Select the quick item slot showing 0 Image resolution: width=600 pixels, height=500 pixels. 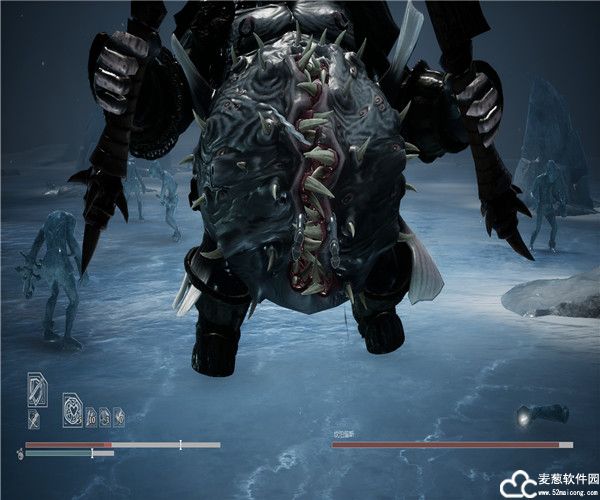119,418
